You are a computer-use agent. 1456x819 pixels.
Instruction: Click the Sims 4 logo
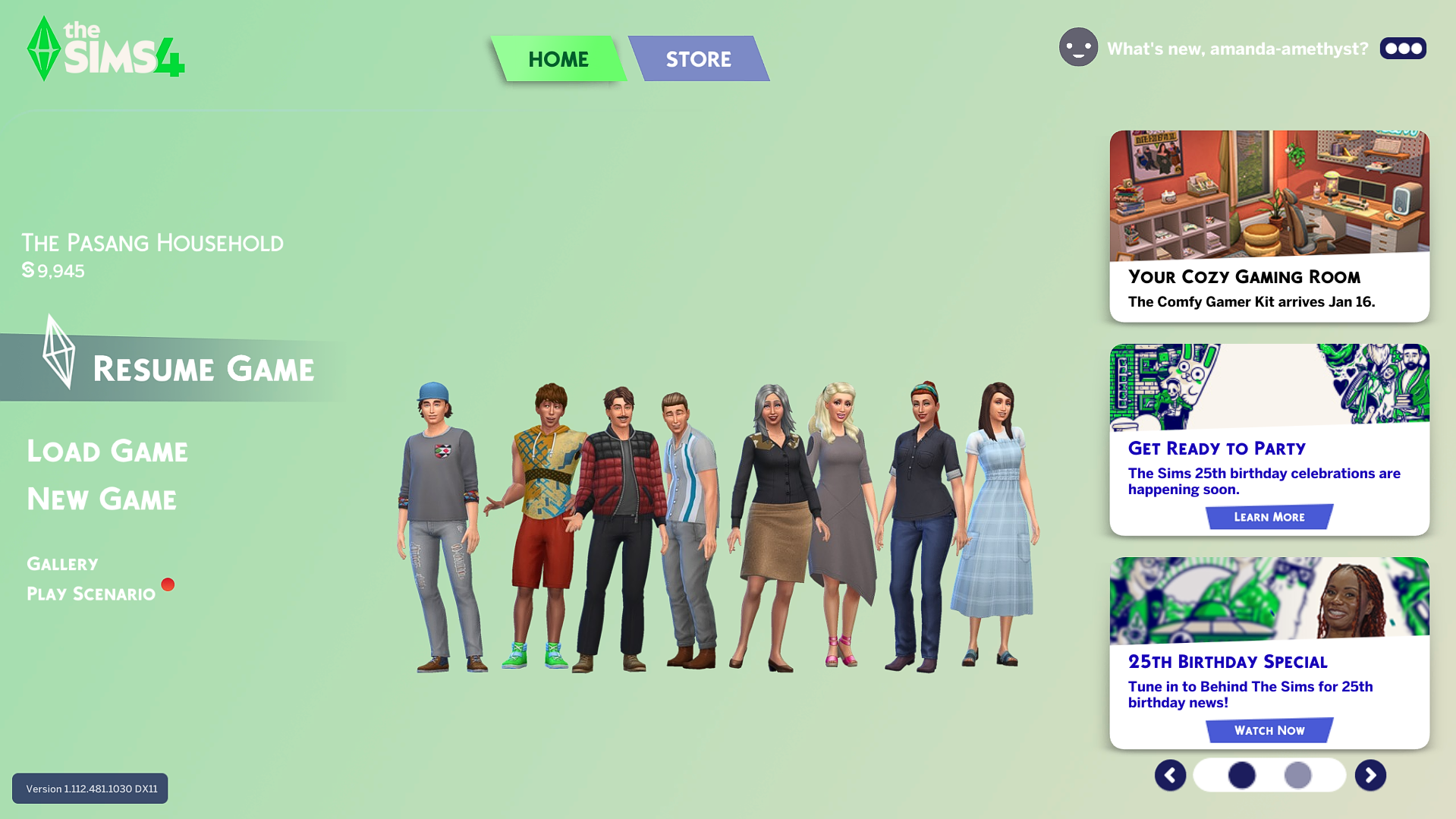coord(105,49)
